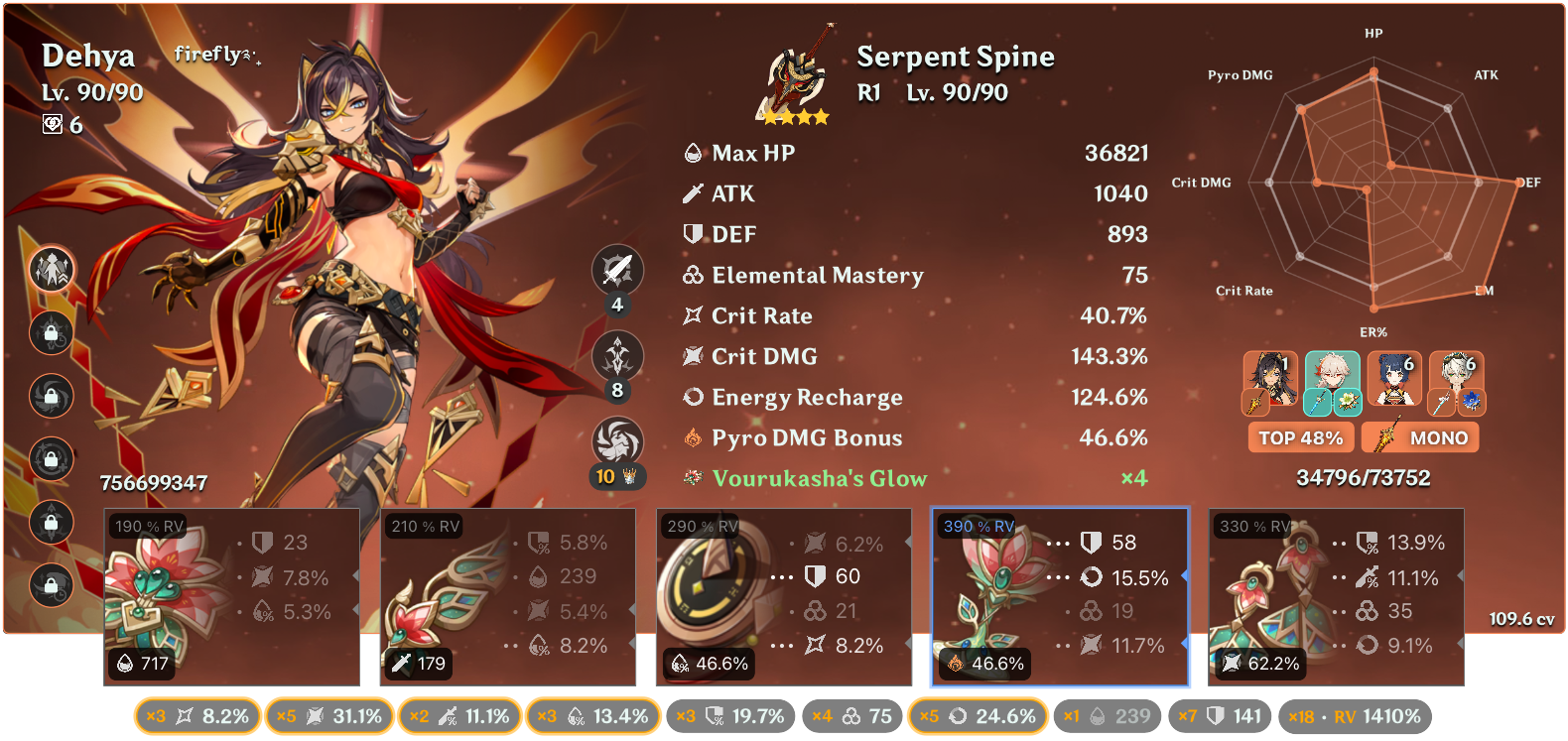Click the Pyro DMG Bonus flame icon

(x=693, y=436)
